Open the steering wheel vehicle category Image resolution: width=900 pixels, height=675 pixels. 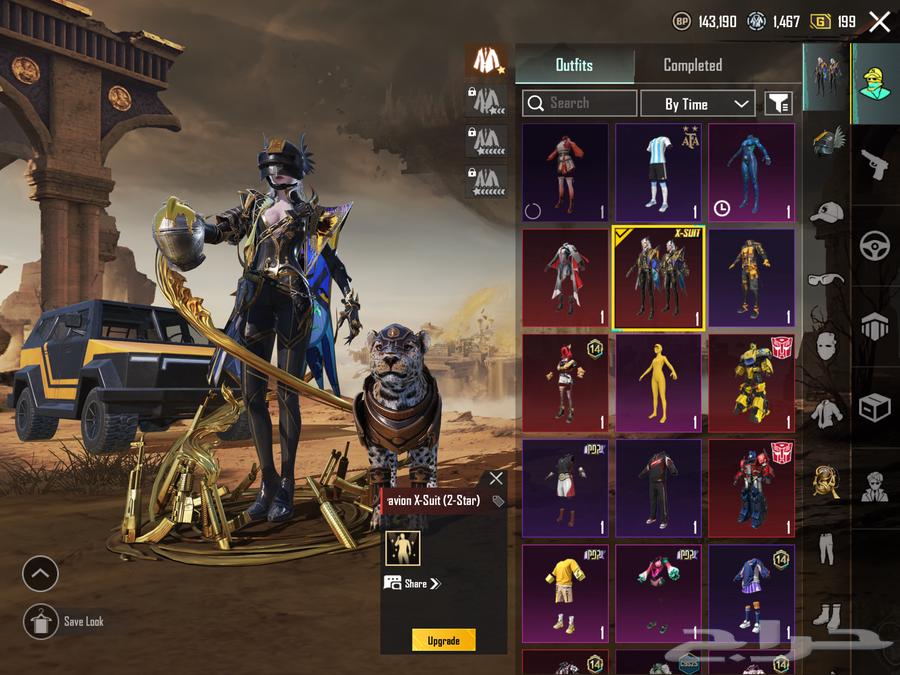pos(875,245)
